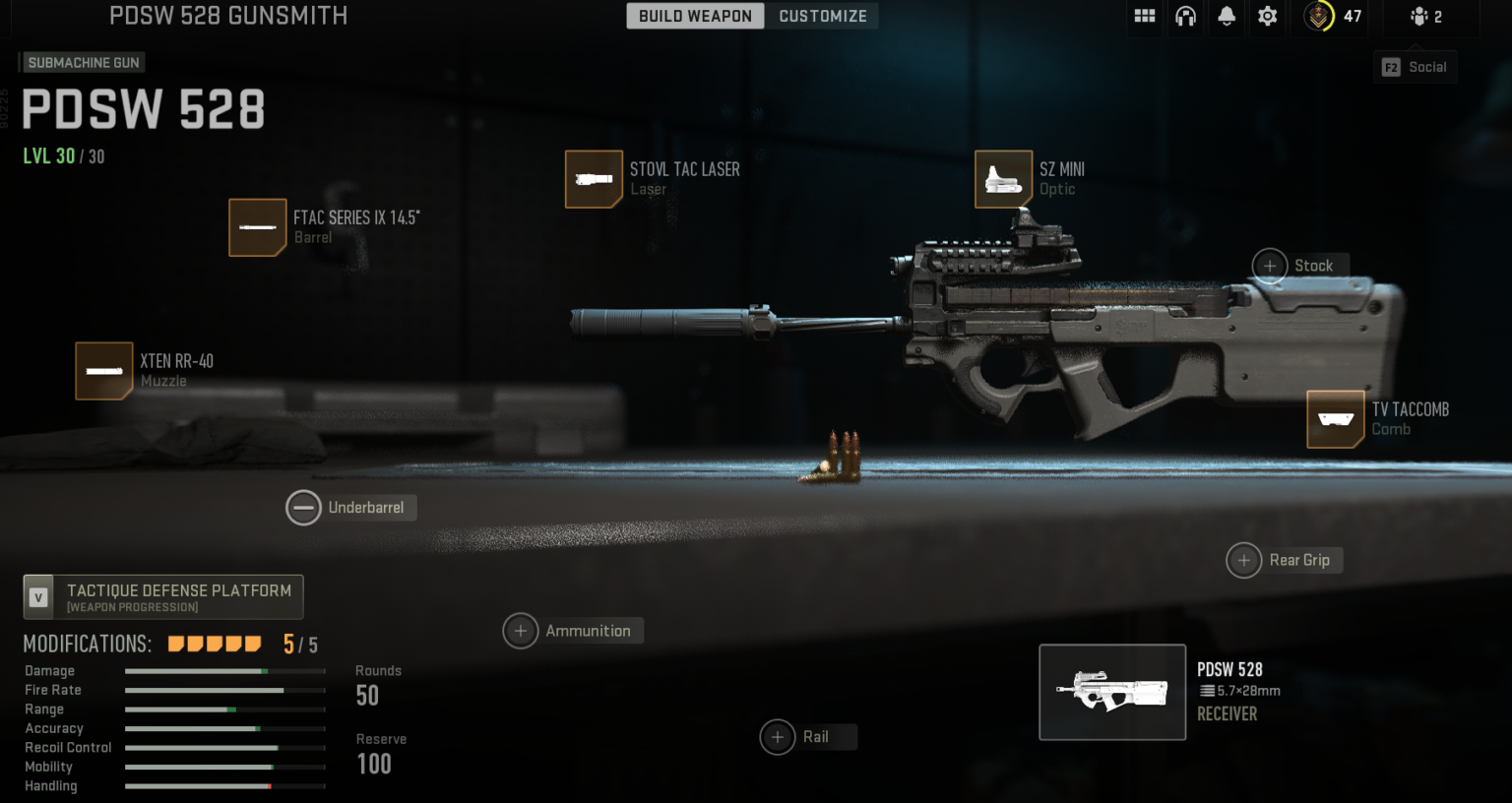Click the headset audio icon
The image size is (1512, 803).
1185,17
